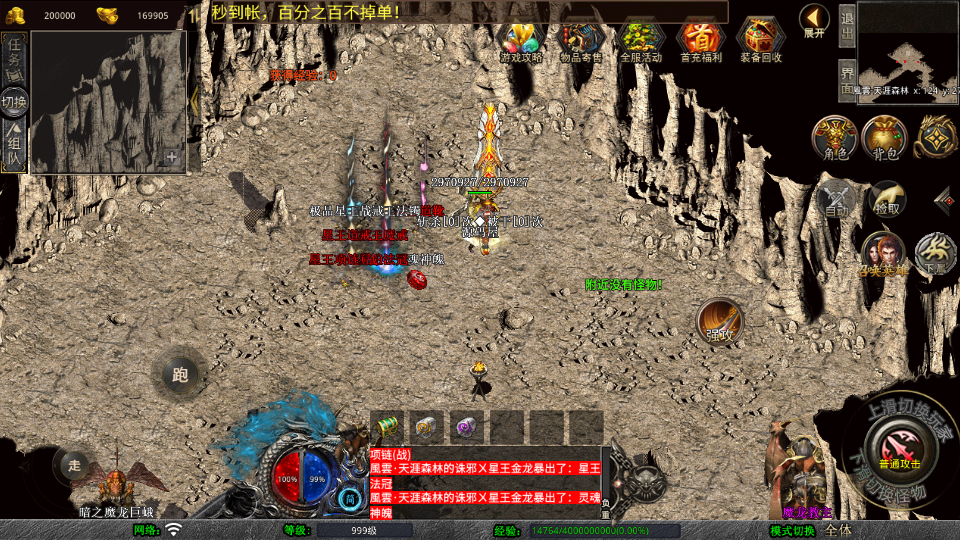Viewport: 960px width, 540px height.
Task: Activate the 强攻 strong attack skill
Action: point(720,321)
